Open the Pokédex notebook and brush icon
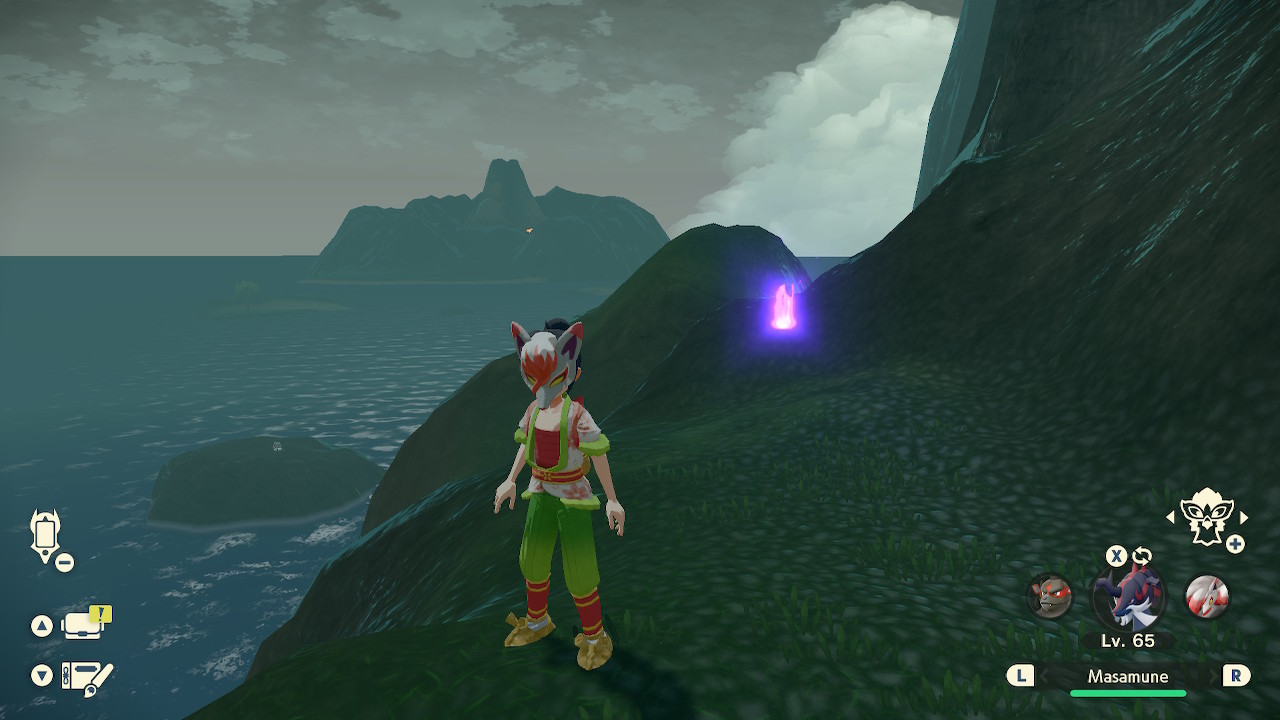Viewport: 1280px width, 720px height. [86, 677]
